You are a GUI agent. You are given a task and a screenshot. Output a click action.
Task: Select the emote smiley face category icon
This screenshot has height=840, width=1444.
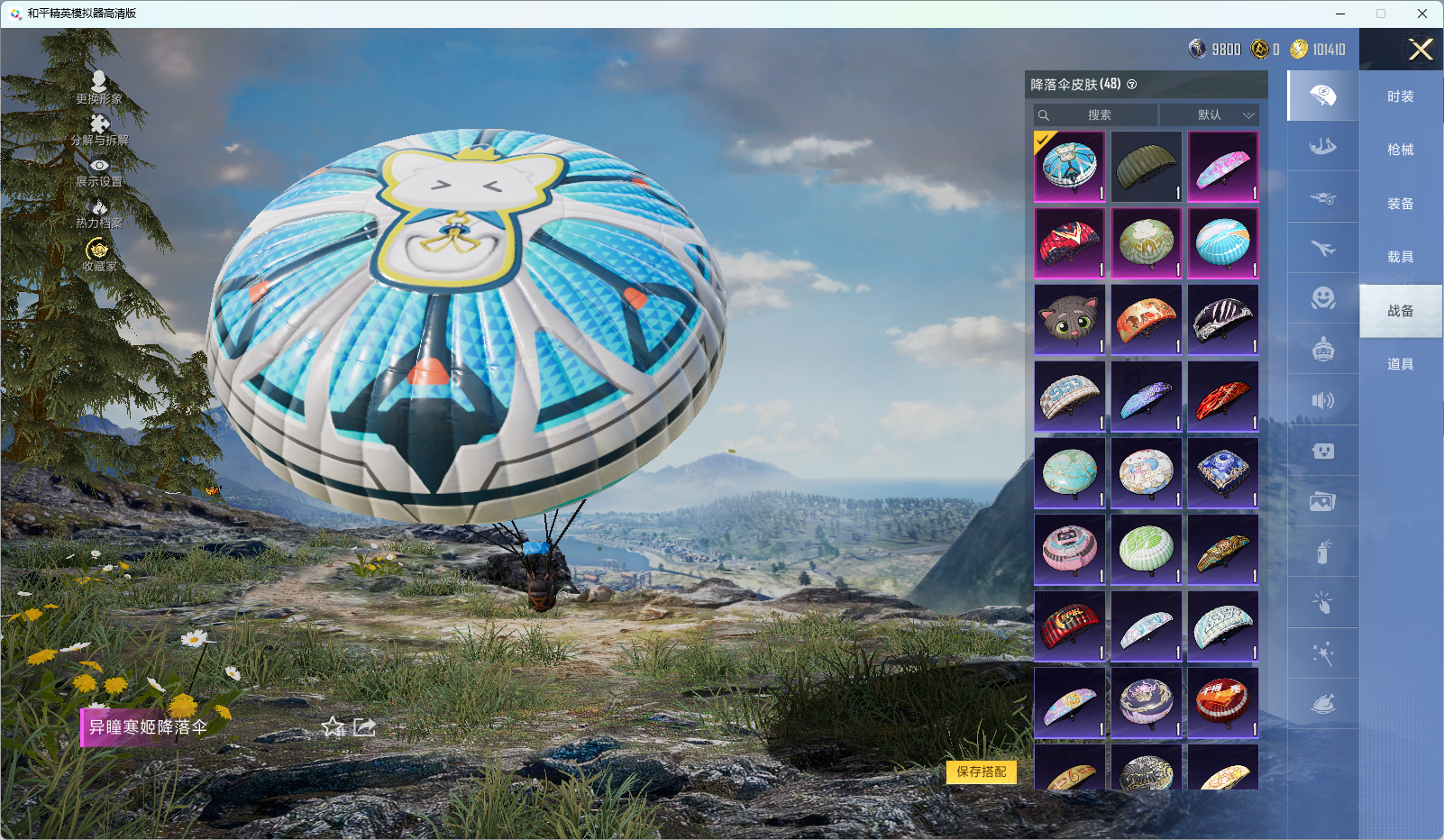click(x=1322, y=298)
